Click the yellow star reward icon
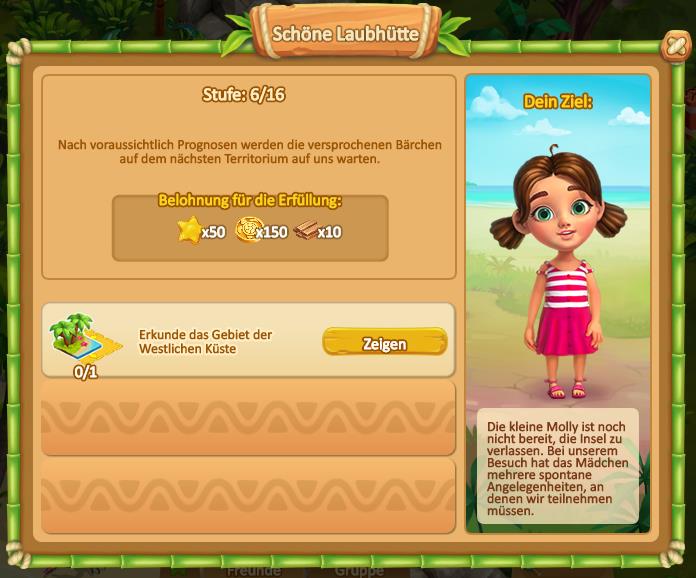Viewport: 696px width, 578px height. point(189,231)
